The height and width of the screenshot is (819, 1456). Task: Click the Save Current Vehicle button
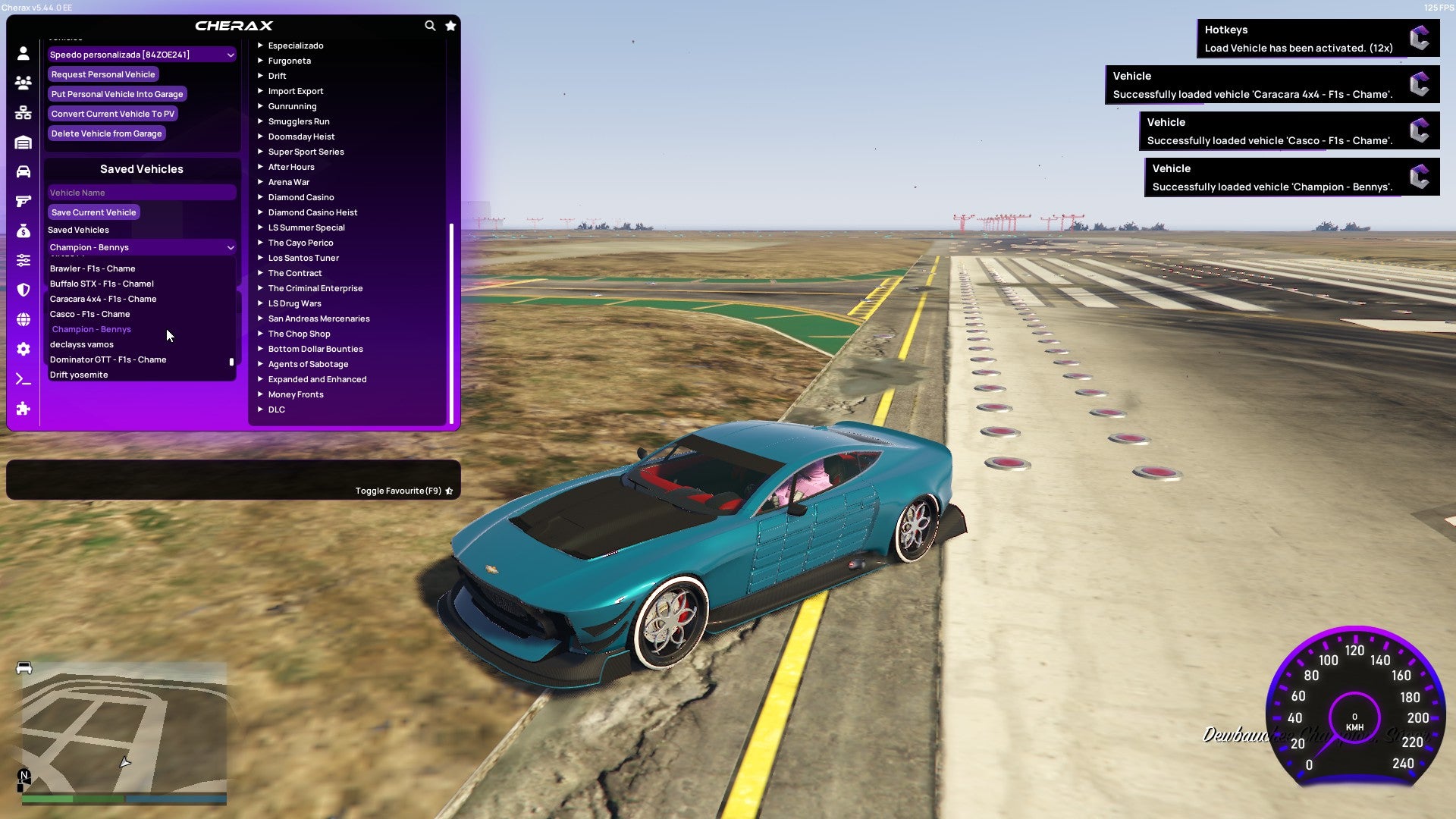93,212
